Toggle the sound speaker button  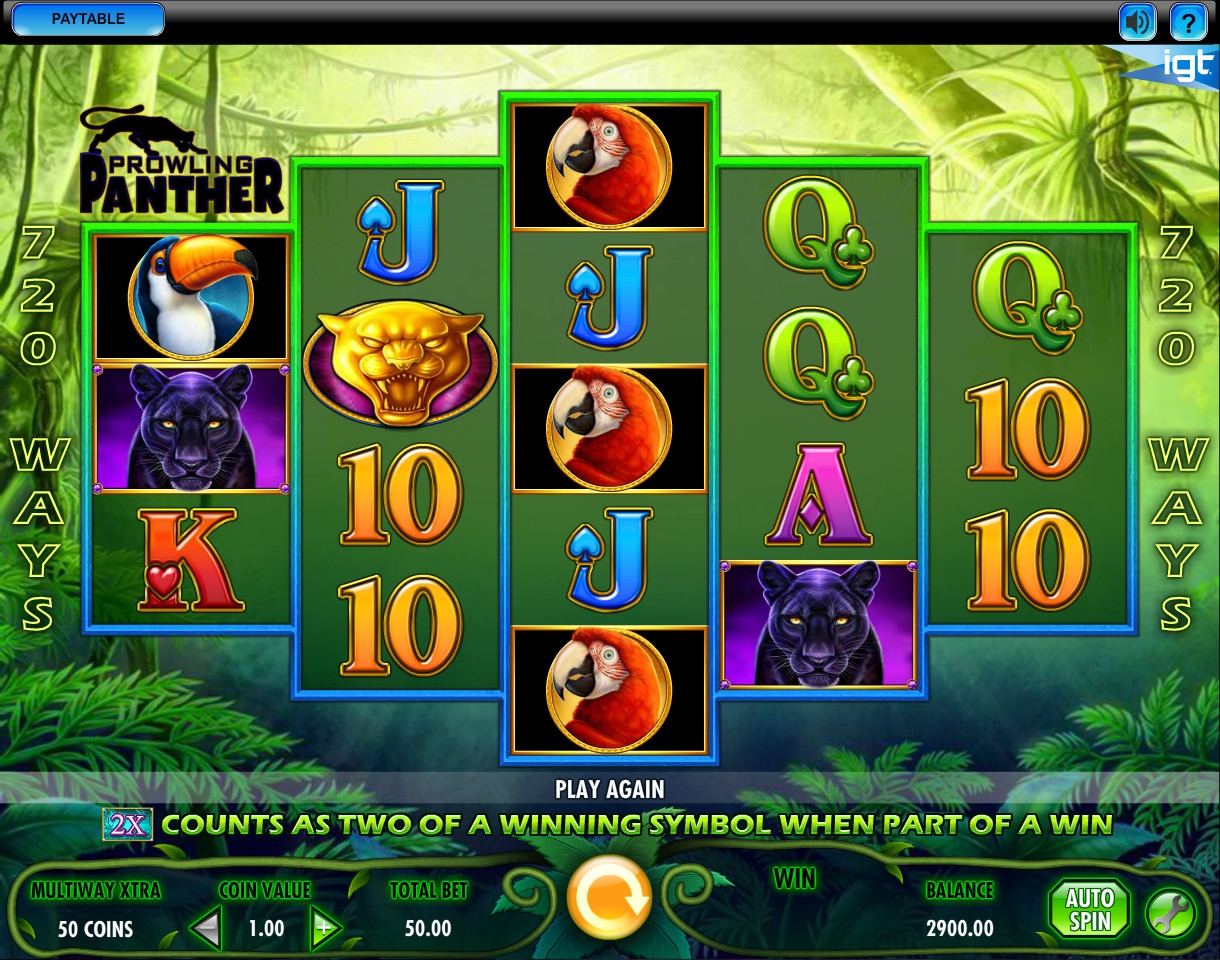[1137, 21]
